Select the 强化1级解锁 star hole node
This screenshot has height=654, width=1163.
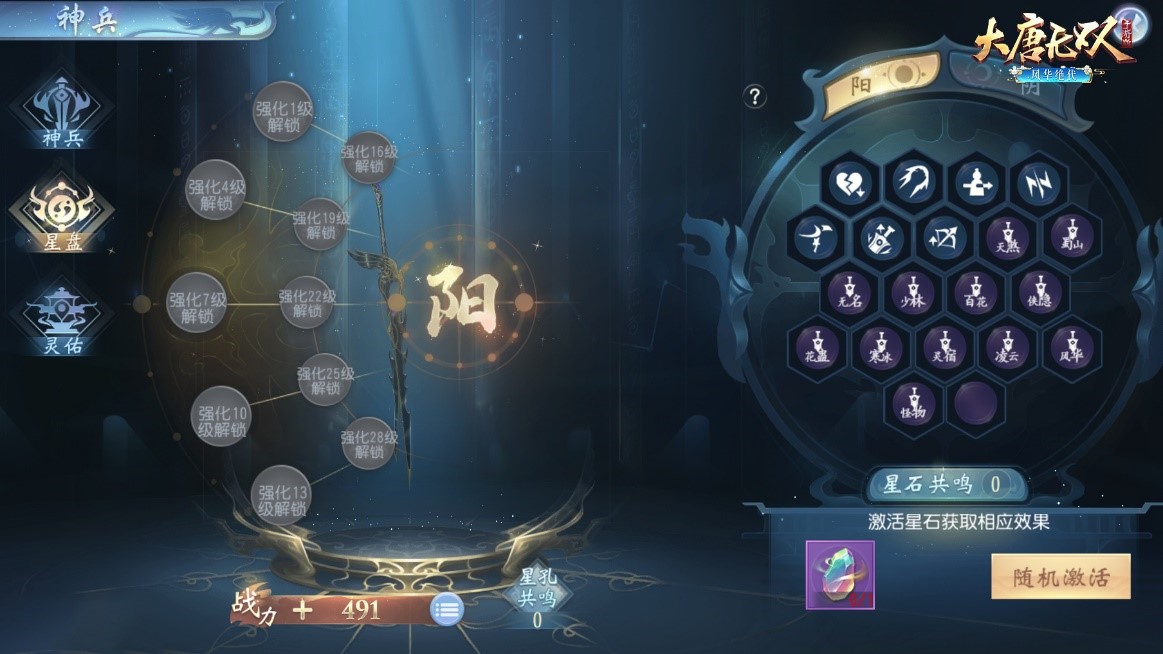tap(284, 112)
